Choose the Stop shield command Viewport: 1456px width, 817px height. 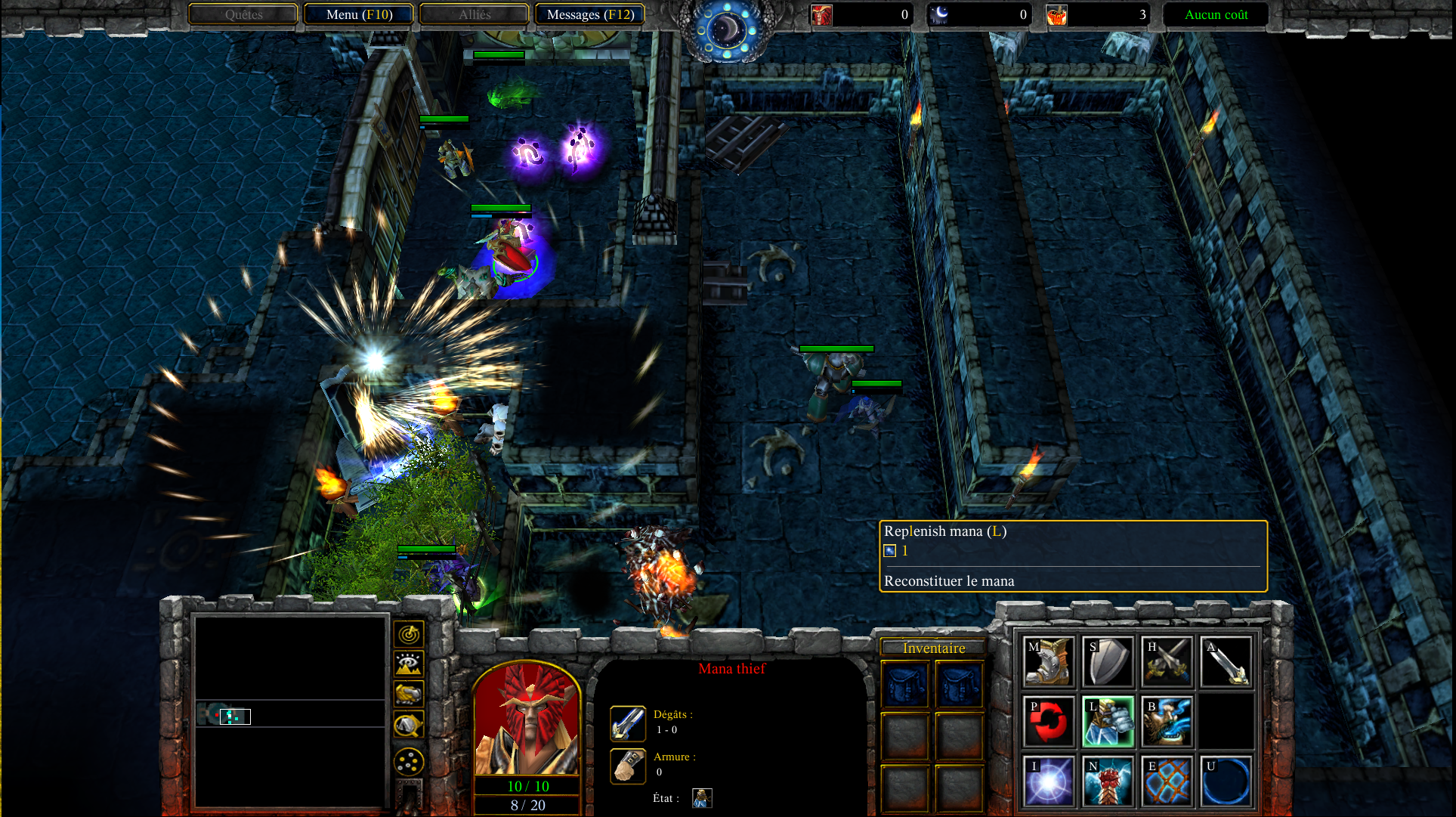(x=1108, y=661)
